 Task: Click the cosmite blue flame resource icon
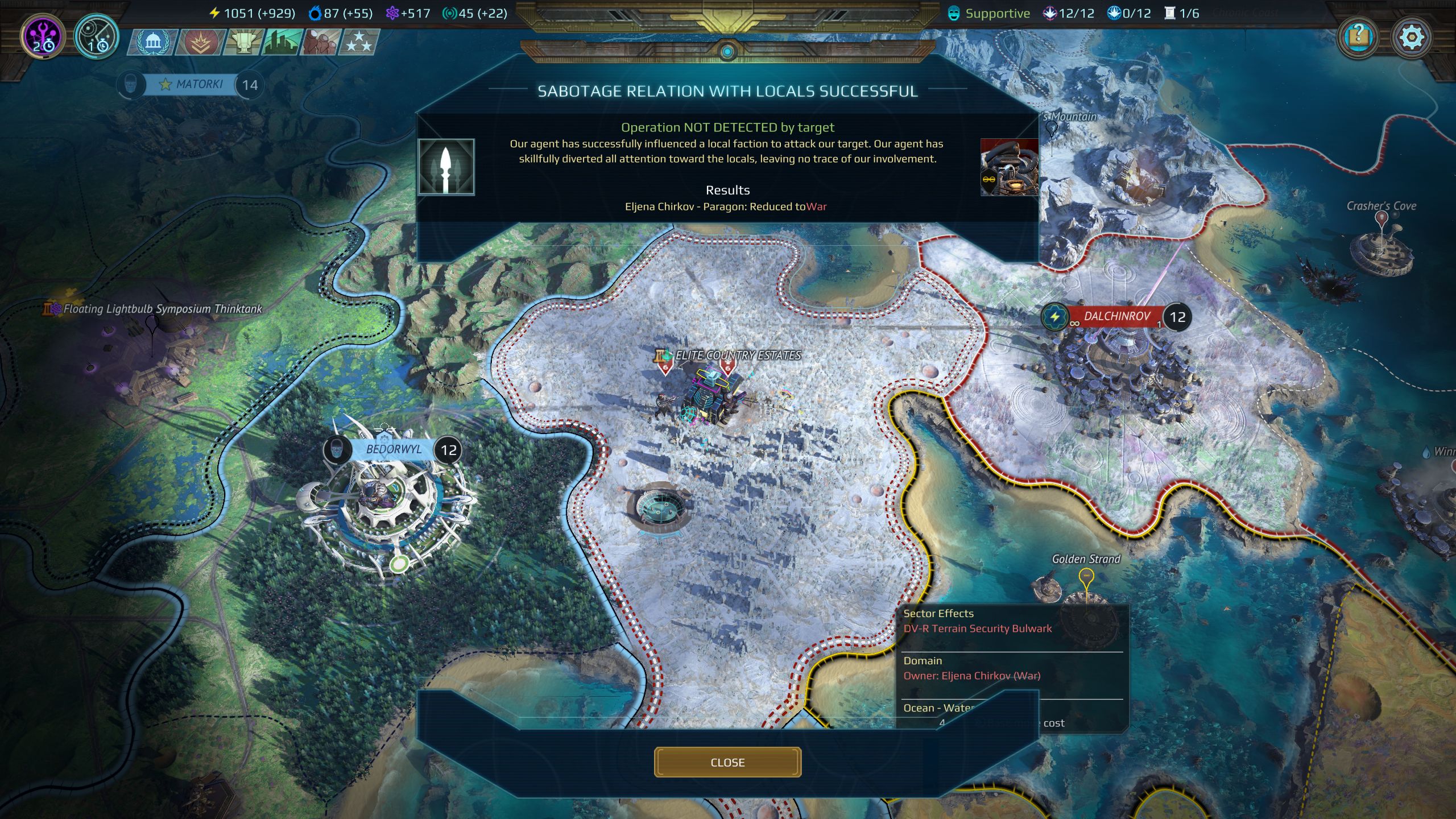[x=314, y=13]
